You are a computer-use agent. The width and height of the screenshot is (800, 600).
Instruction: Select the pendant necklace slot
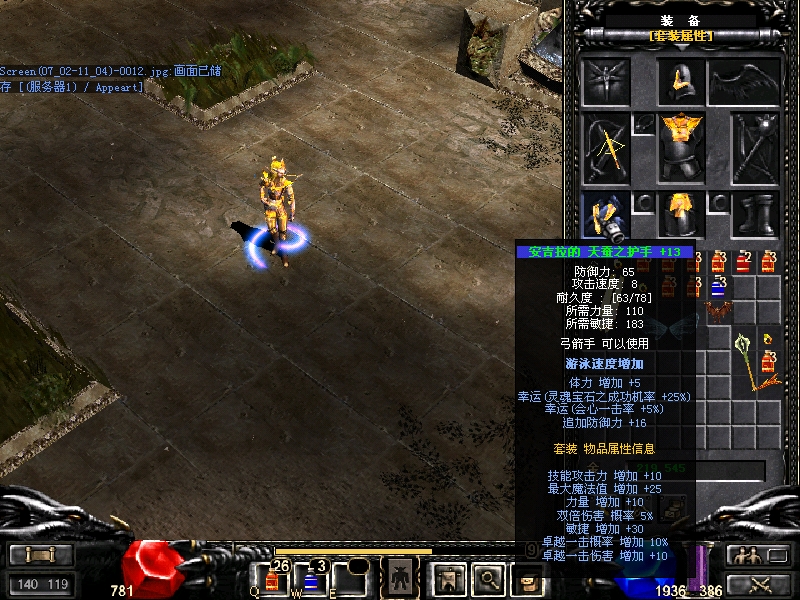[x=643, y=123]
